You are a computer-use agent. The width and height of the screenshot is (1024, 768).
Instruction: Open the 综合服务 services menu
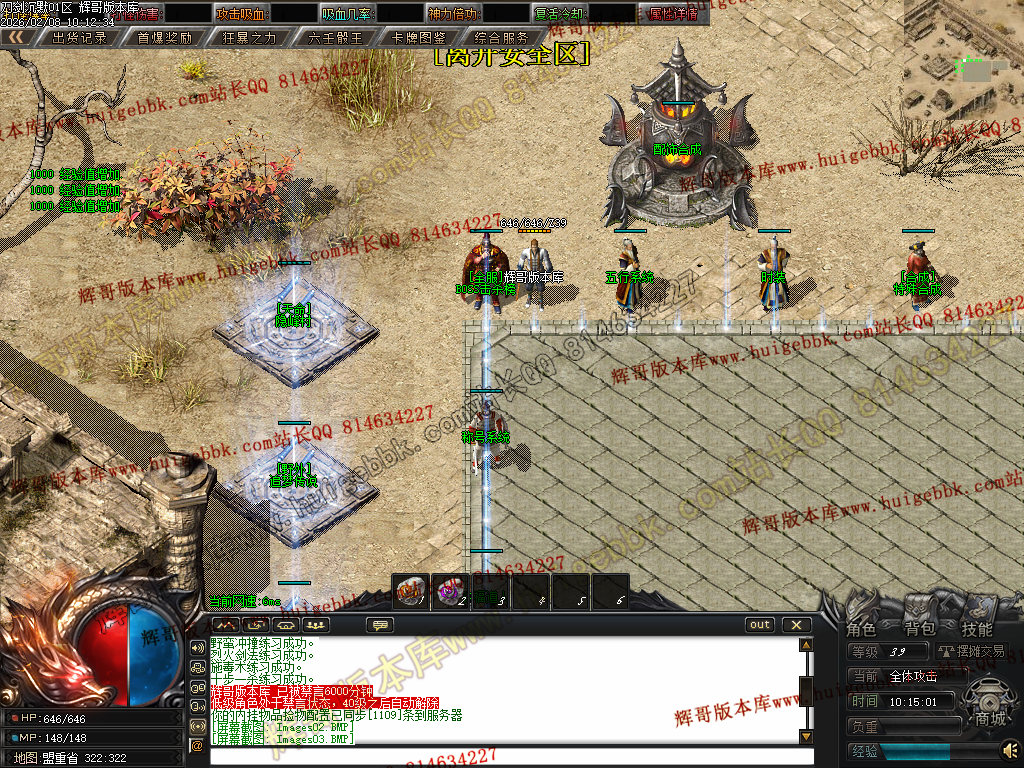[503, 37]
